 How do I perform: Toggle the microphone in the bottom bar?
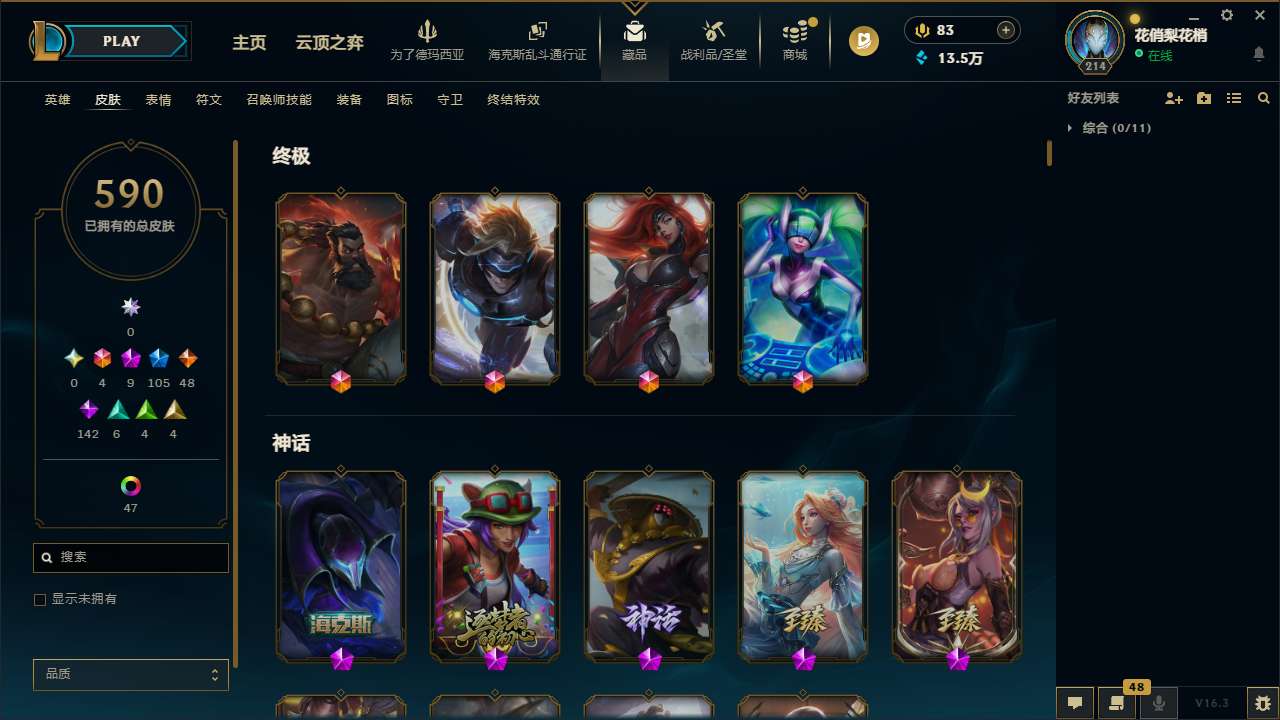(1158, 703)
